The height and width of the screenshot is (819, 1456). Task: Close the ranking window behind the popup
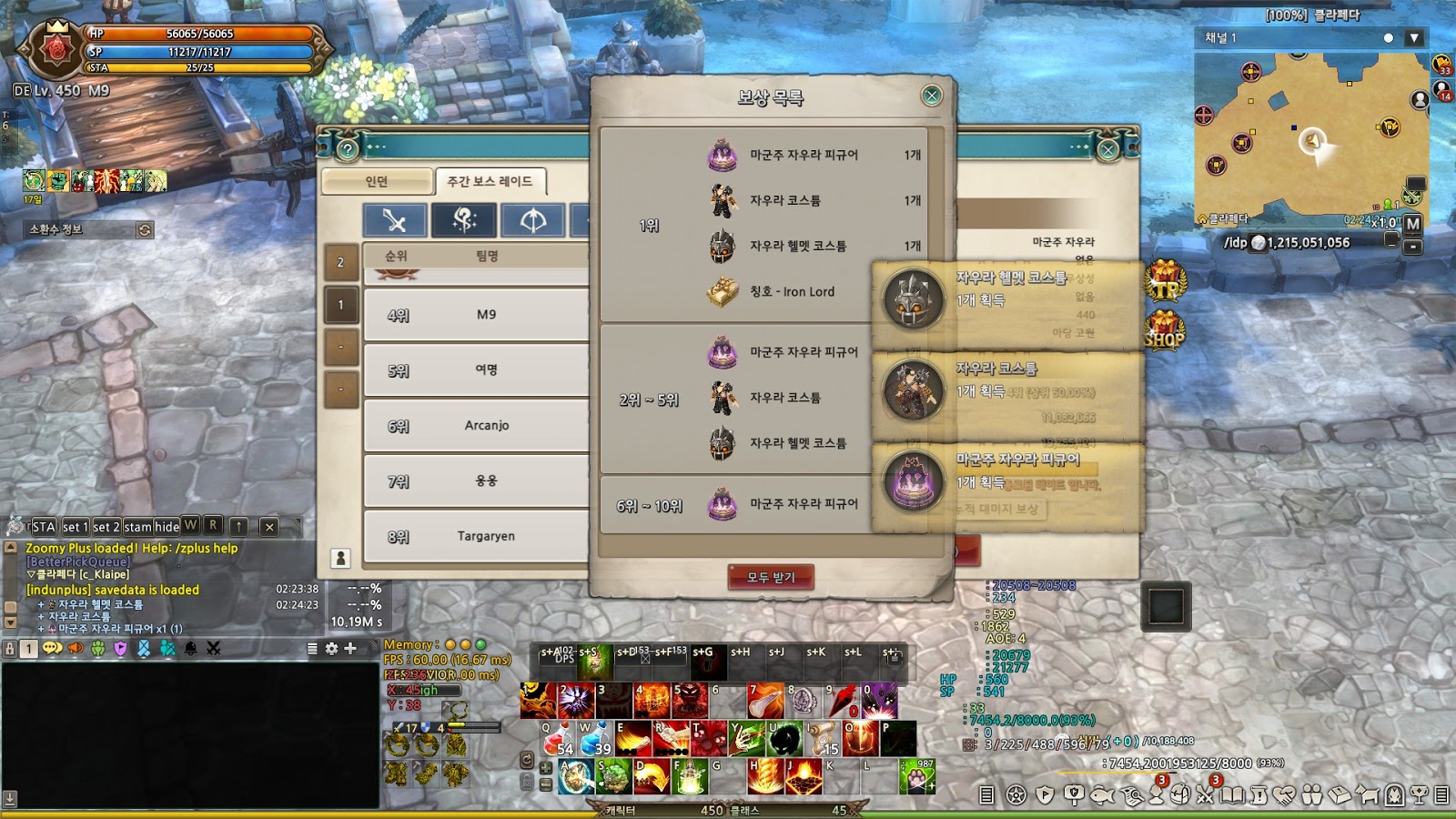[x=1107, y=149]
